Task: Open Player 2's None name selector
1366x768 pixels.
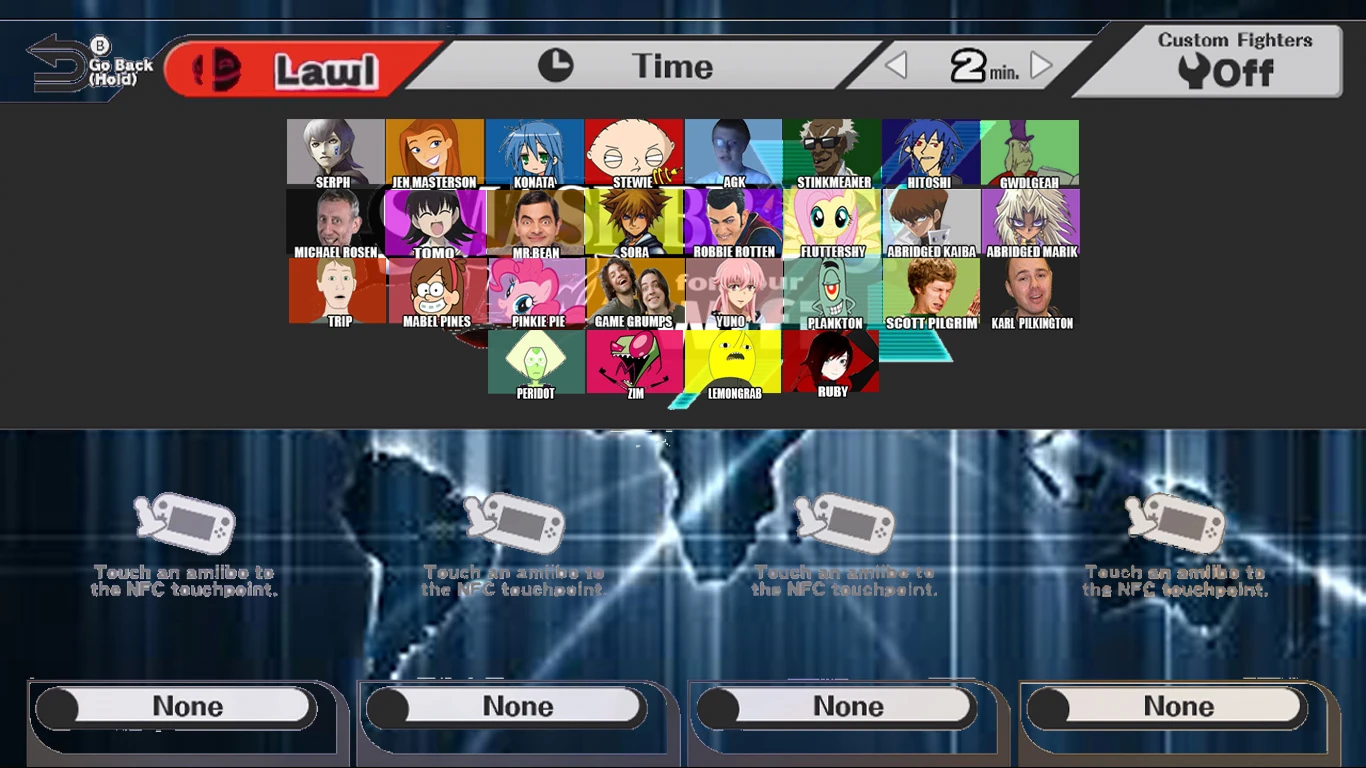Action: (x=513, y=706)
